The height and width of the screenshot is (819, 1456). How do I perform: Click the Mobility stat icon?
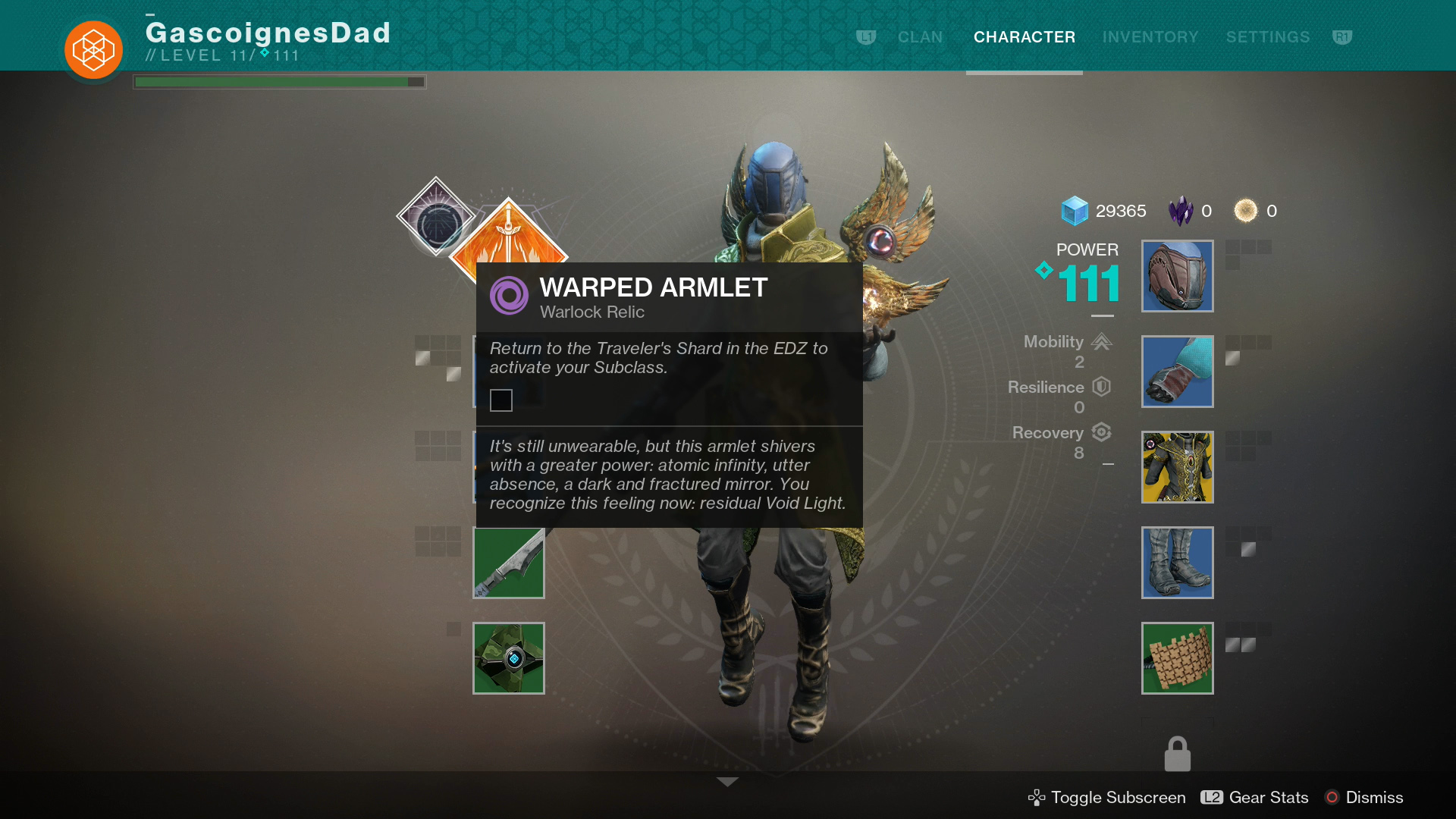click(x=1101, y=342)
